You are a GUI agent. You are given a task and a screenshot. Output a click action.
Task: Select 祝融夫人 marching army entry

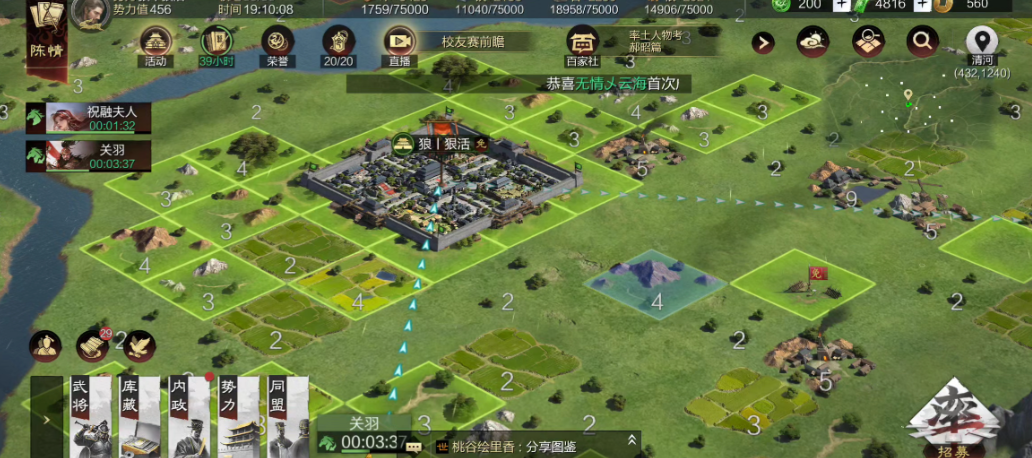point(90,118)
